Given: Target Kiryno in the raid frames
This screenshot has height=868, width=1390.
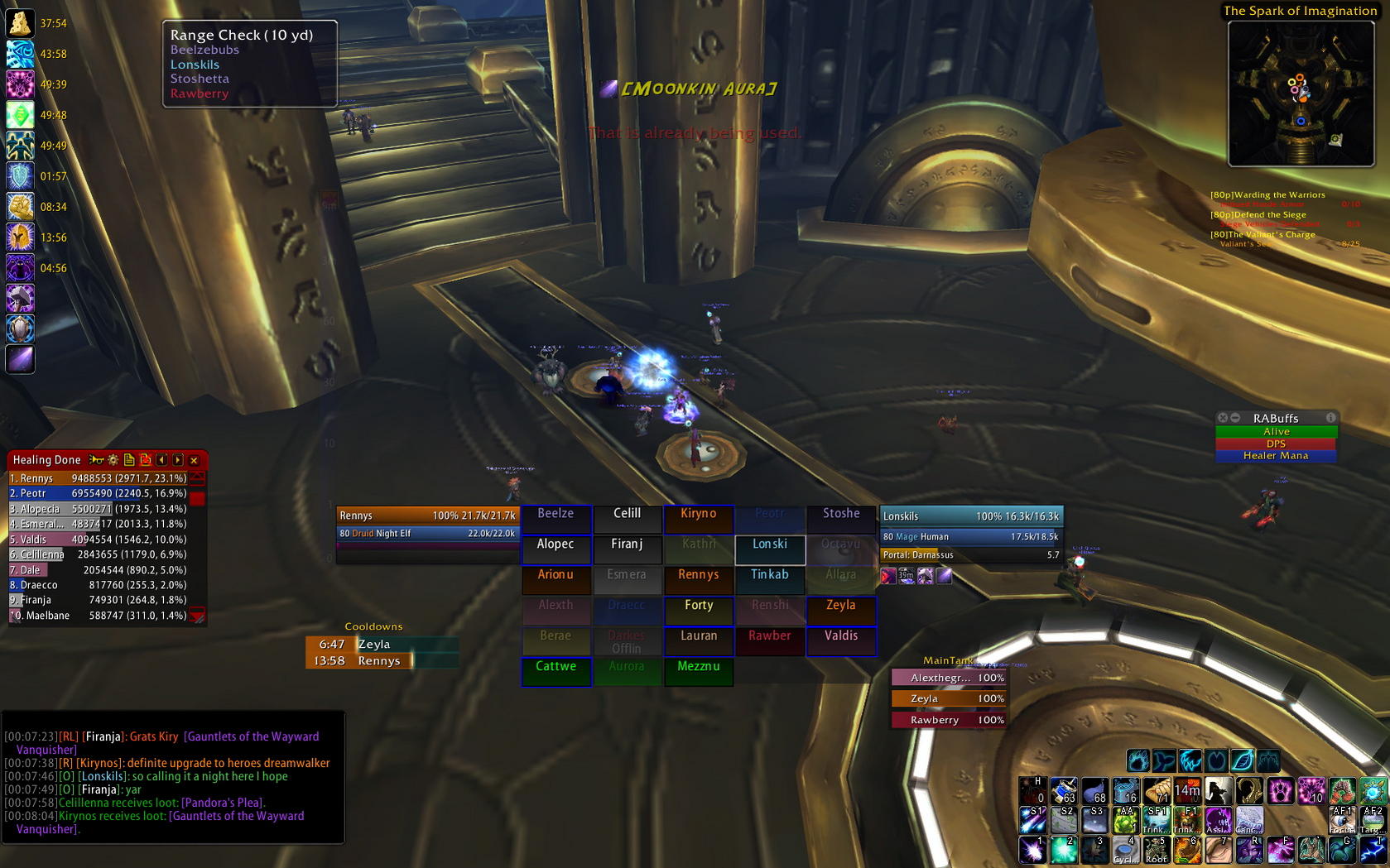Looking at the screenshot, I should (698, 514).
